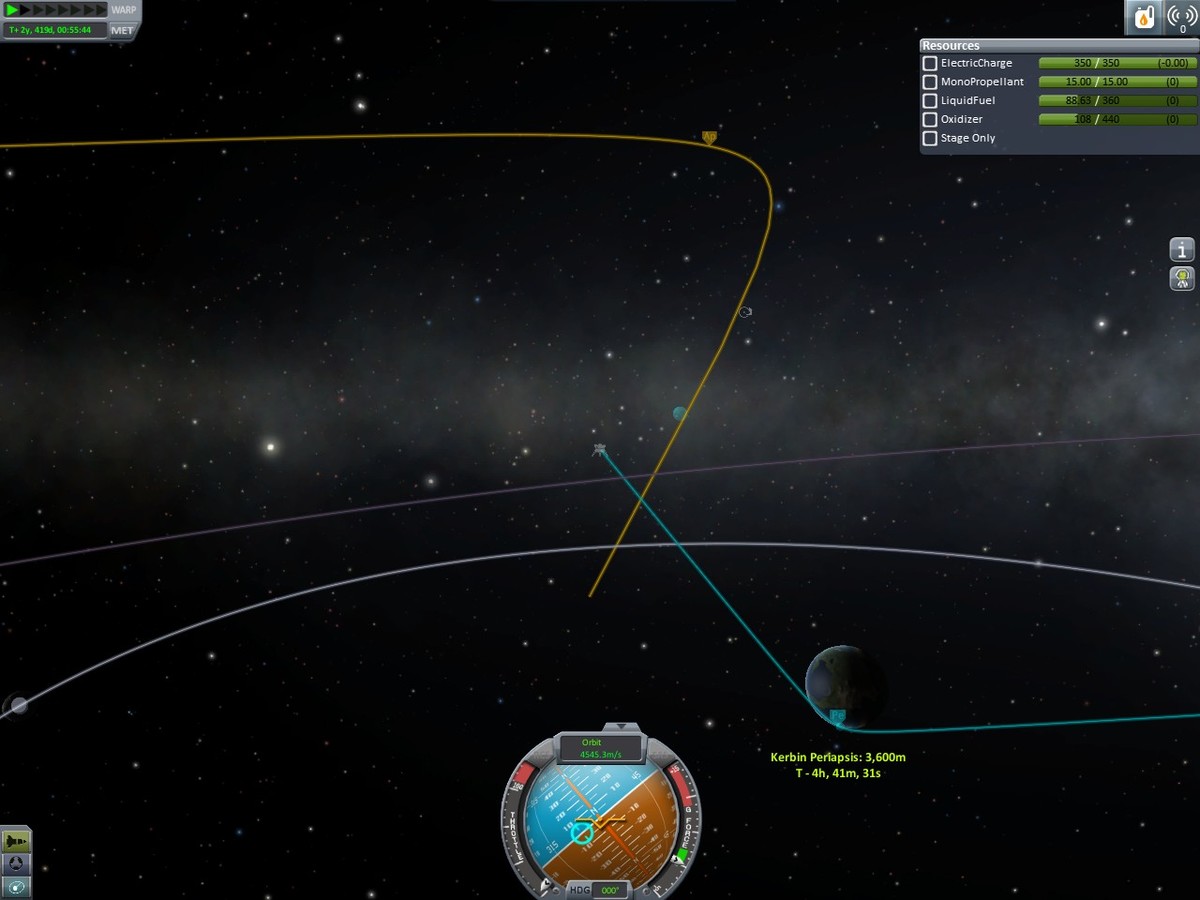Open the signal antenna toolbar button
1200x900 pixels.
coord(1181,17)
